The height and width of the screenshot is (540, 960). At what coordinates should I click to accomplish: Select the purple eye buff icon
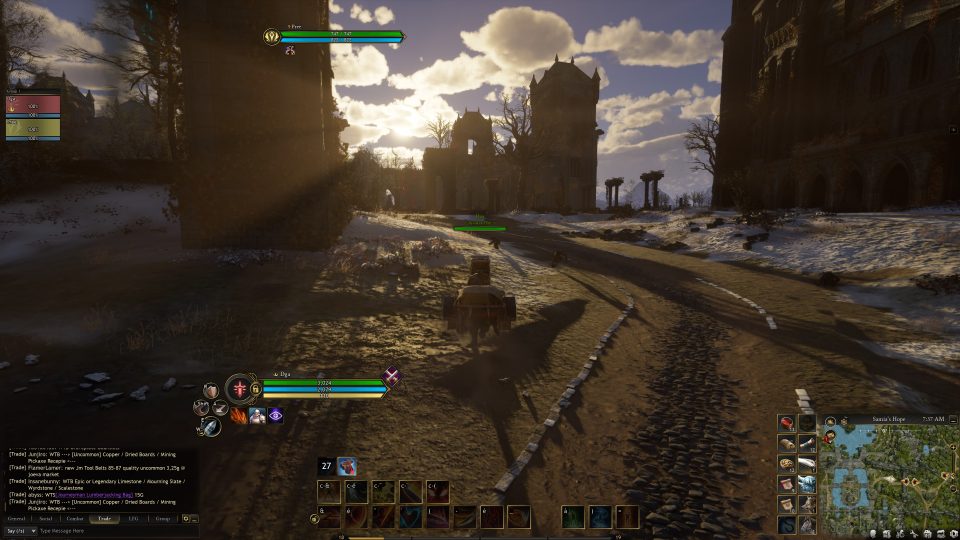click(x=275, y=415)
